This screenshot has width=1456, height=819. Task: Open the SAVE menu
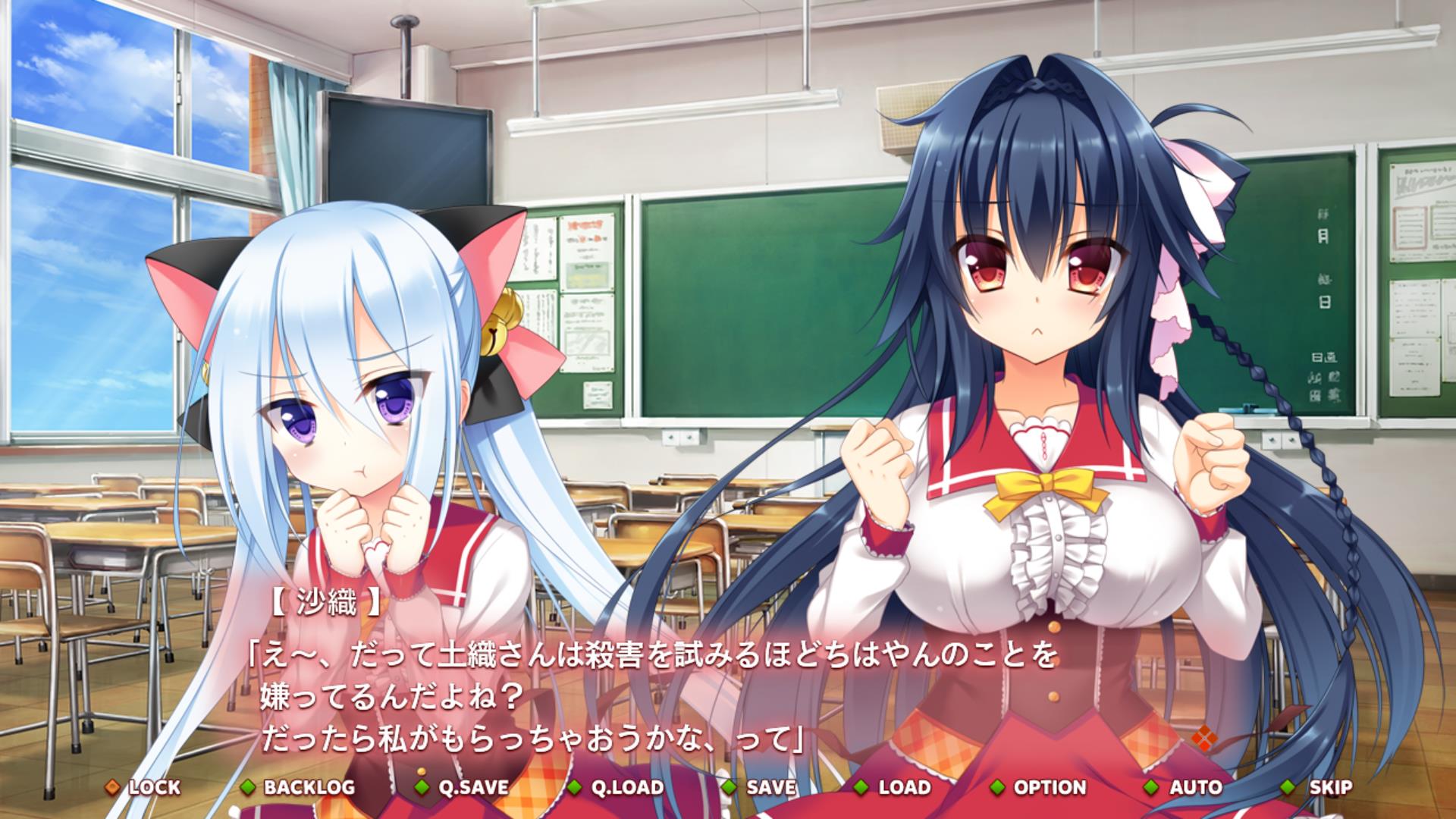point(761,787)
